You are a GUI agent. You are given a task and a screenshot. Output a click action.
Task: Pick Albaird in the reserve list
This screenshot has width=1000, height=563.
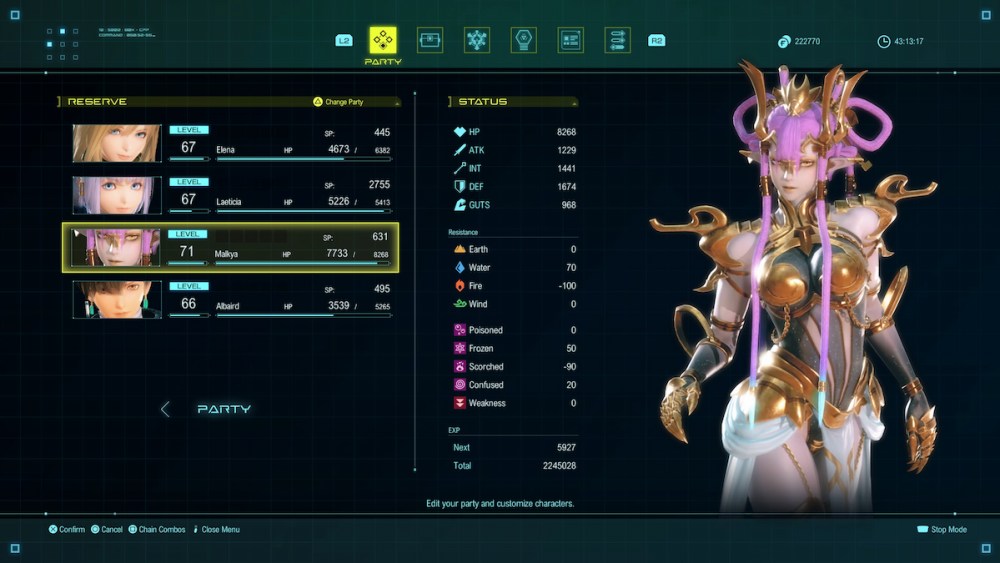tap(231, 299)
